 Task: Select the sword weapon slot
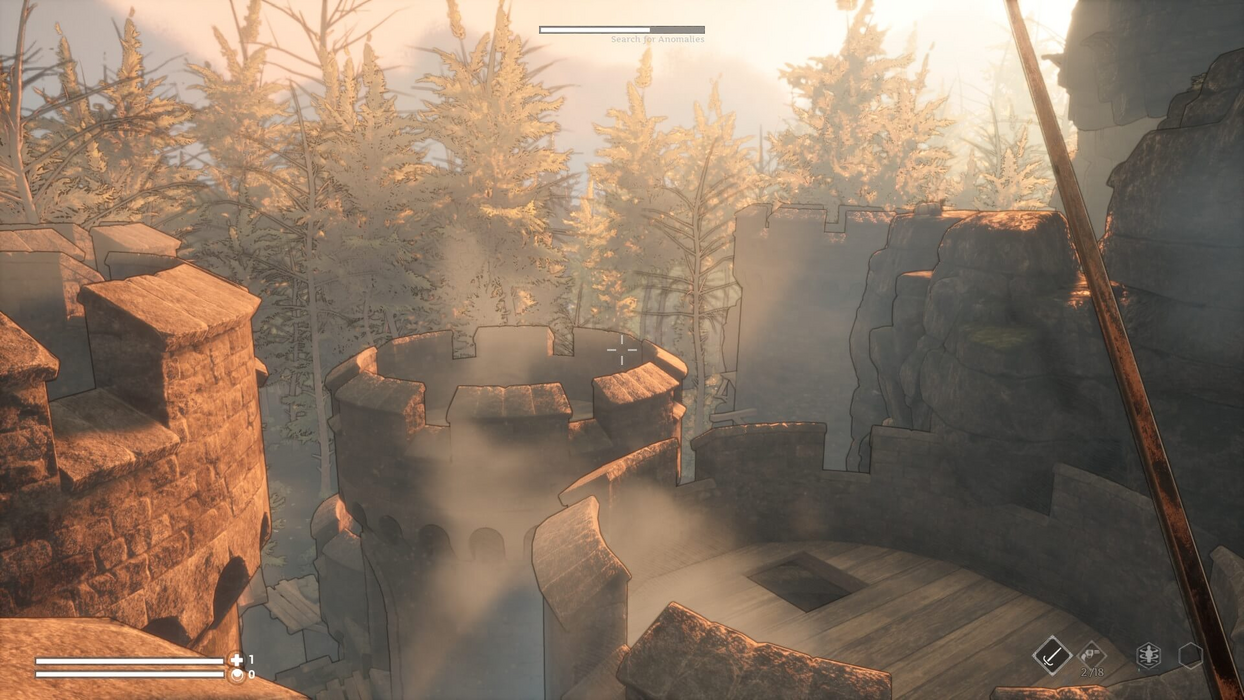tap(1051, 656)
